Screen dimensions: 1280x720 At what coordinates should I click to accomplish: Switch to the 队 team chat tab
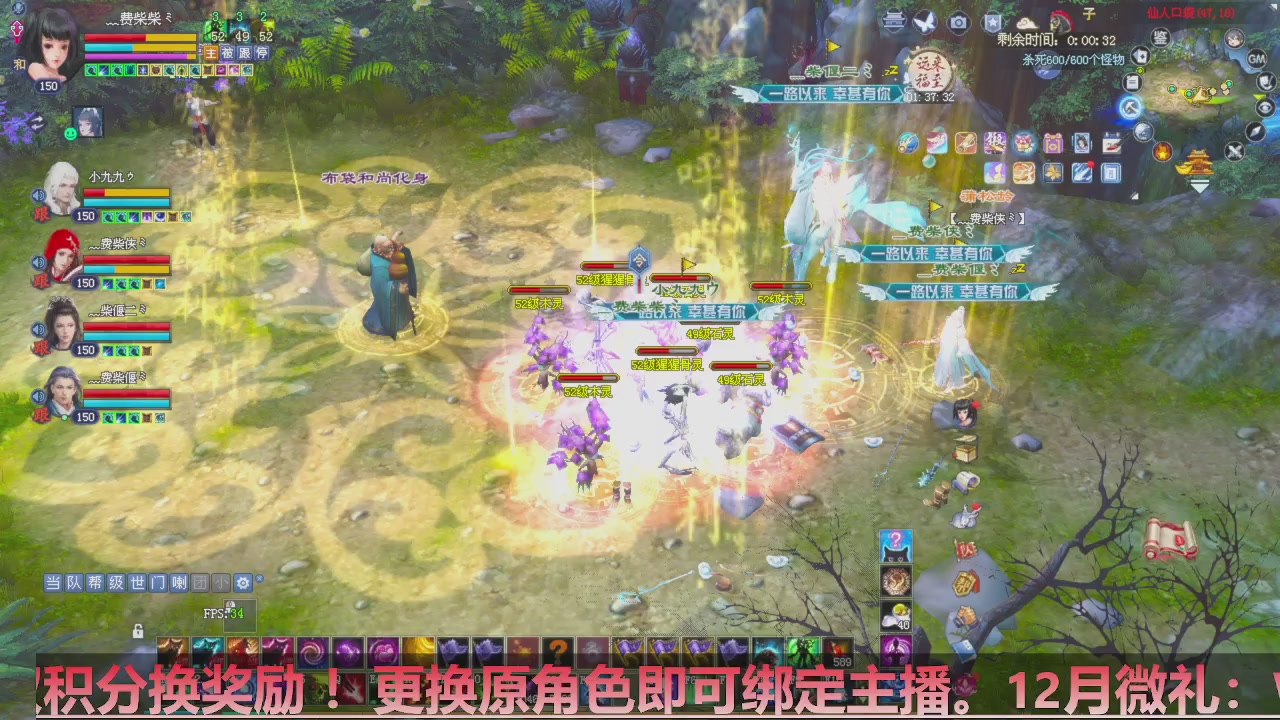(74, 583)
